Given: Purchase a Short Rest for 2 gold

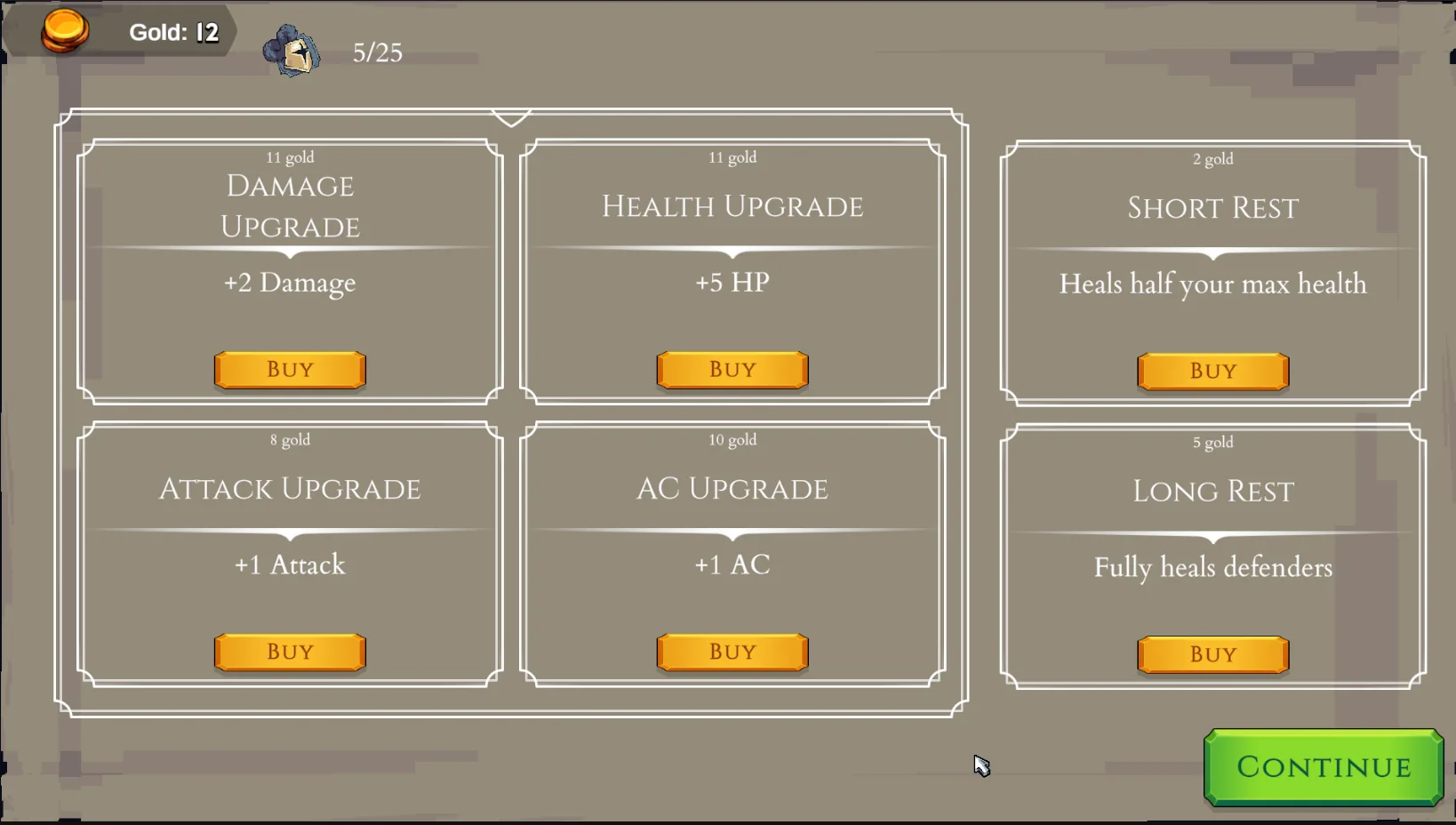Looking at the screenshot, I should pyautogui.click(x=1212, y=371).
